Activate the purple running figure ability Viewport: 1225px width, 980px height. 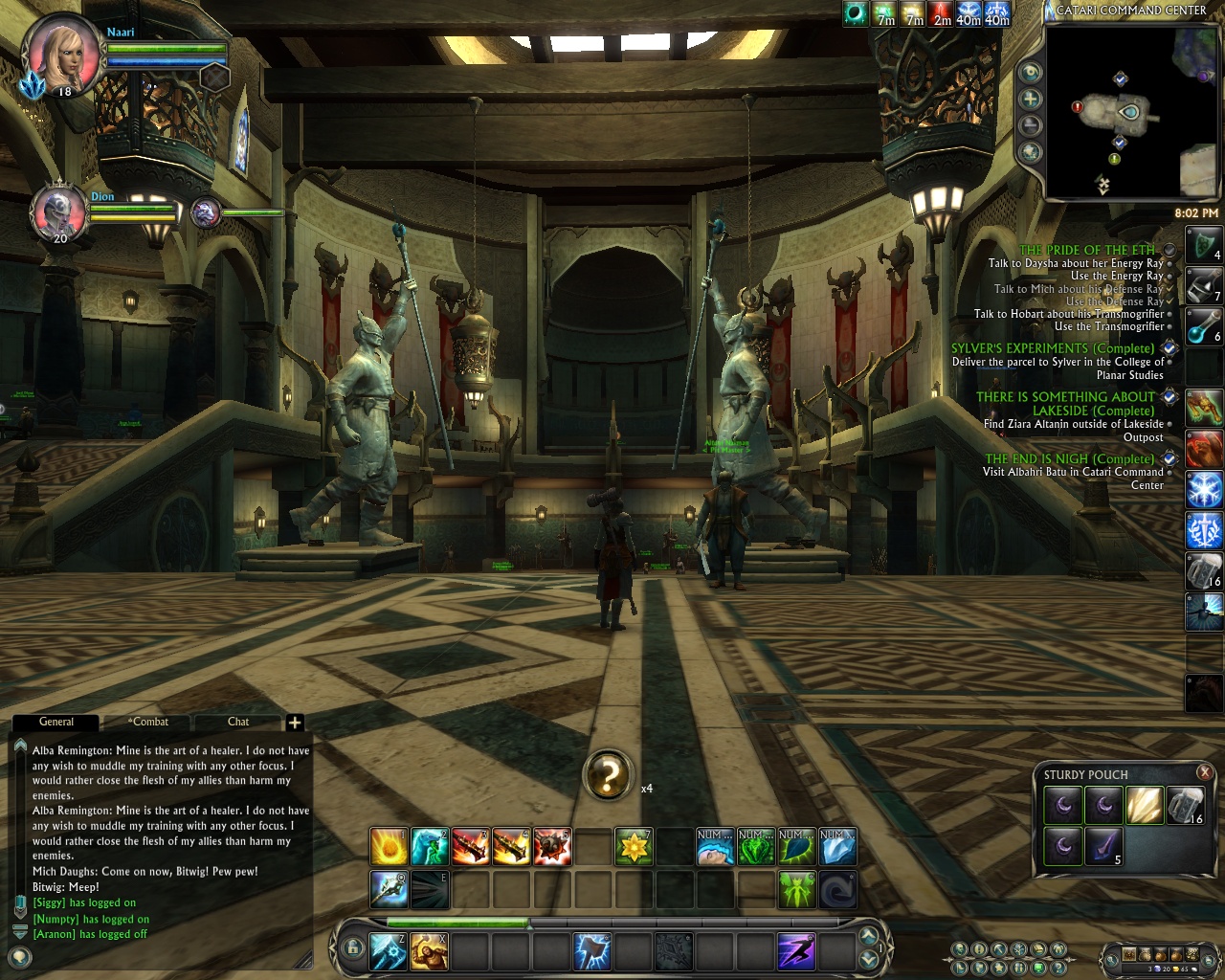[x=795, y=951]
